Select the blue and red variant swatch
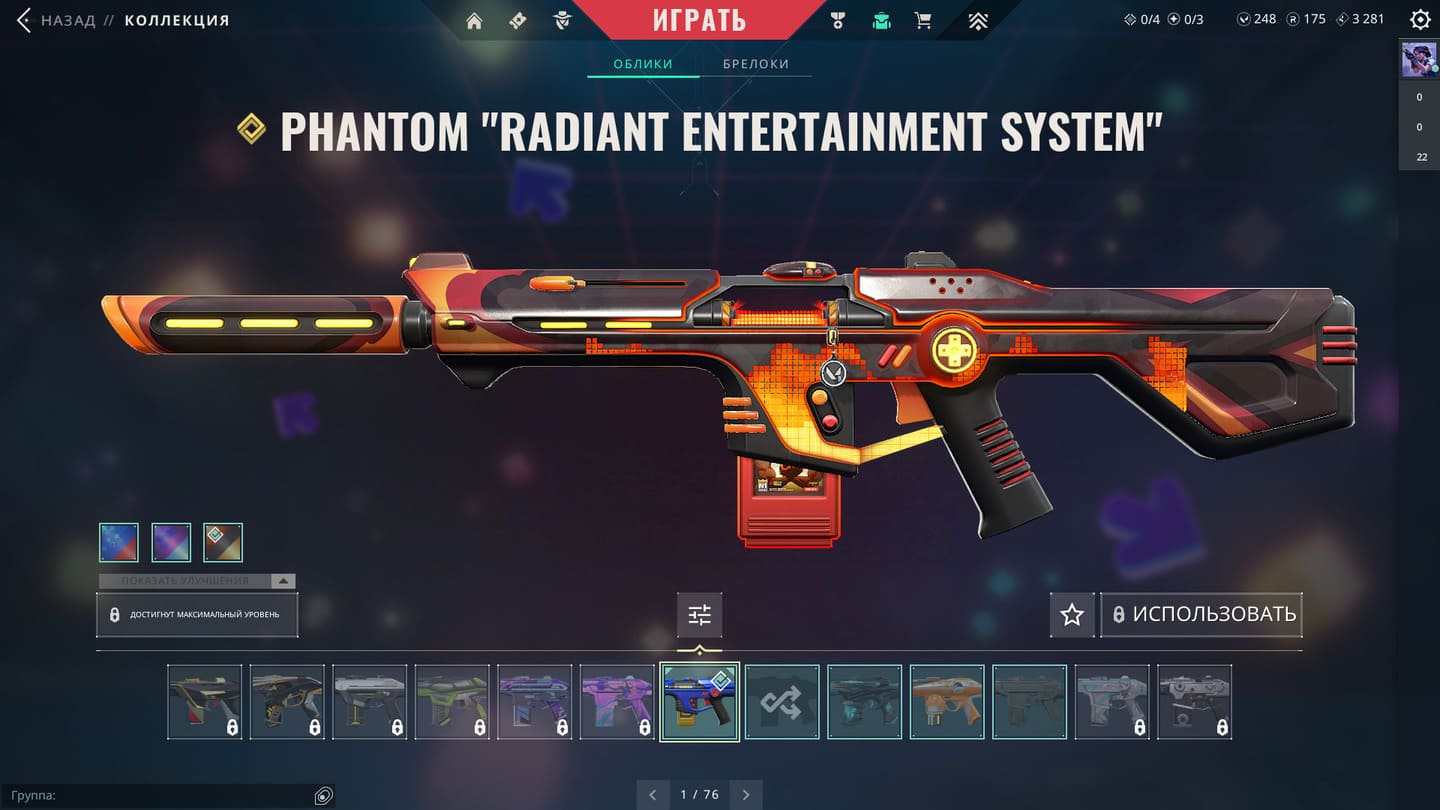Viewport: 1440px width, 810px height. coord(119,542)
